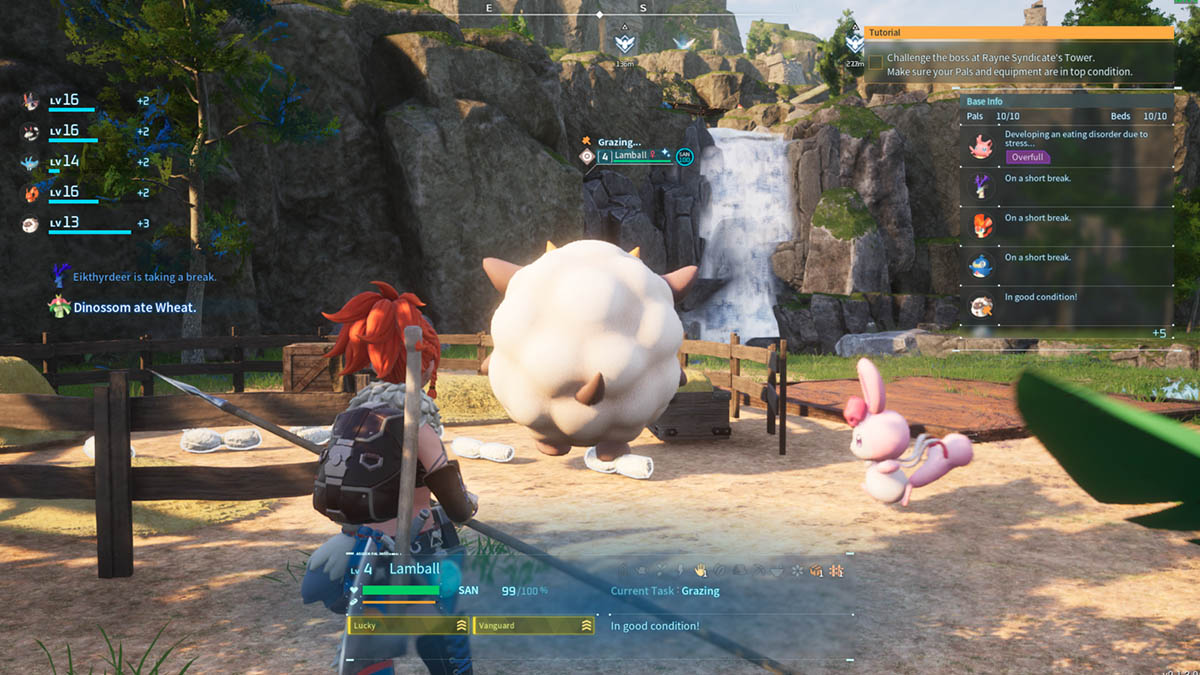Select the Lucky passive skill
This screenshot has width=1200, height=675.
(409, 625)
